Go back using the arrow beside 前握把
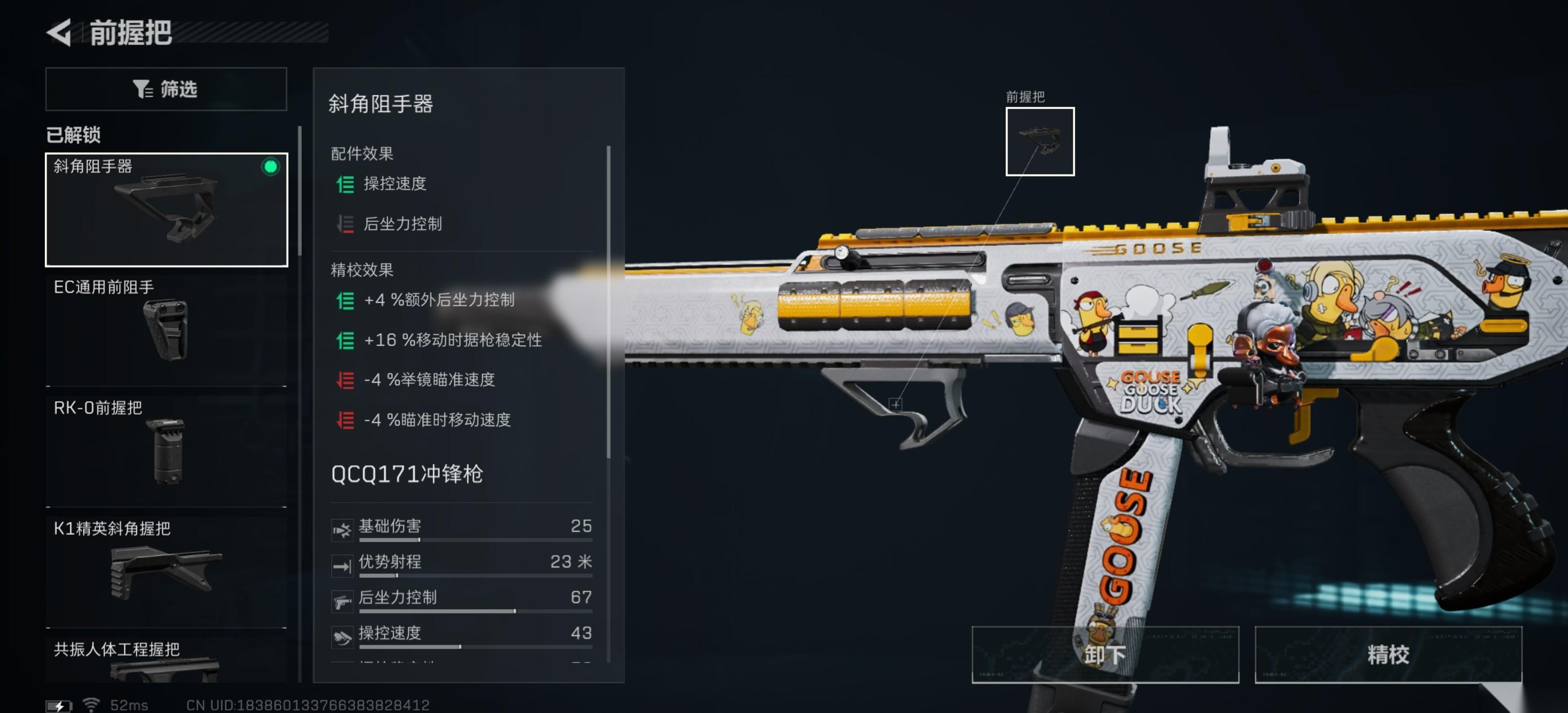 click(60, 32)
